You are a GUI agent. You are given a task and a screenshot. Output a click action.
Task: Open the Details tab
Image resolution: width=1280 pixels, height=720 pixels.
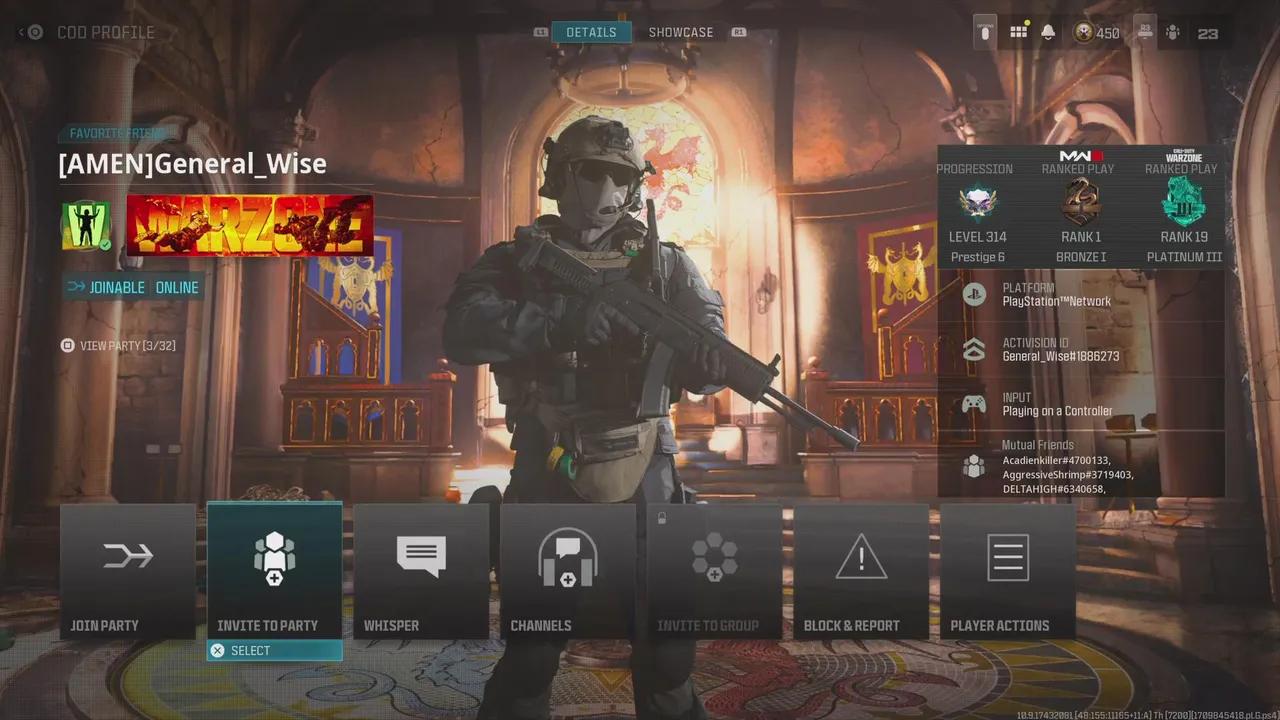tap(591, 31)
